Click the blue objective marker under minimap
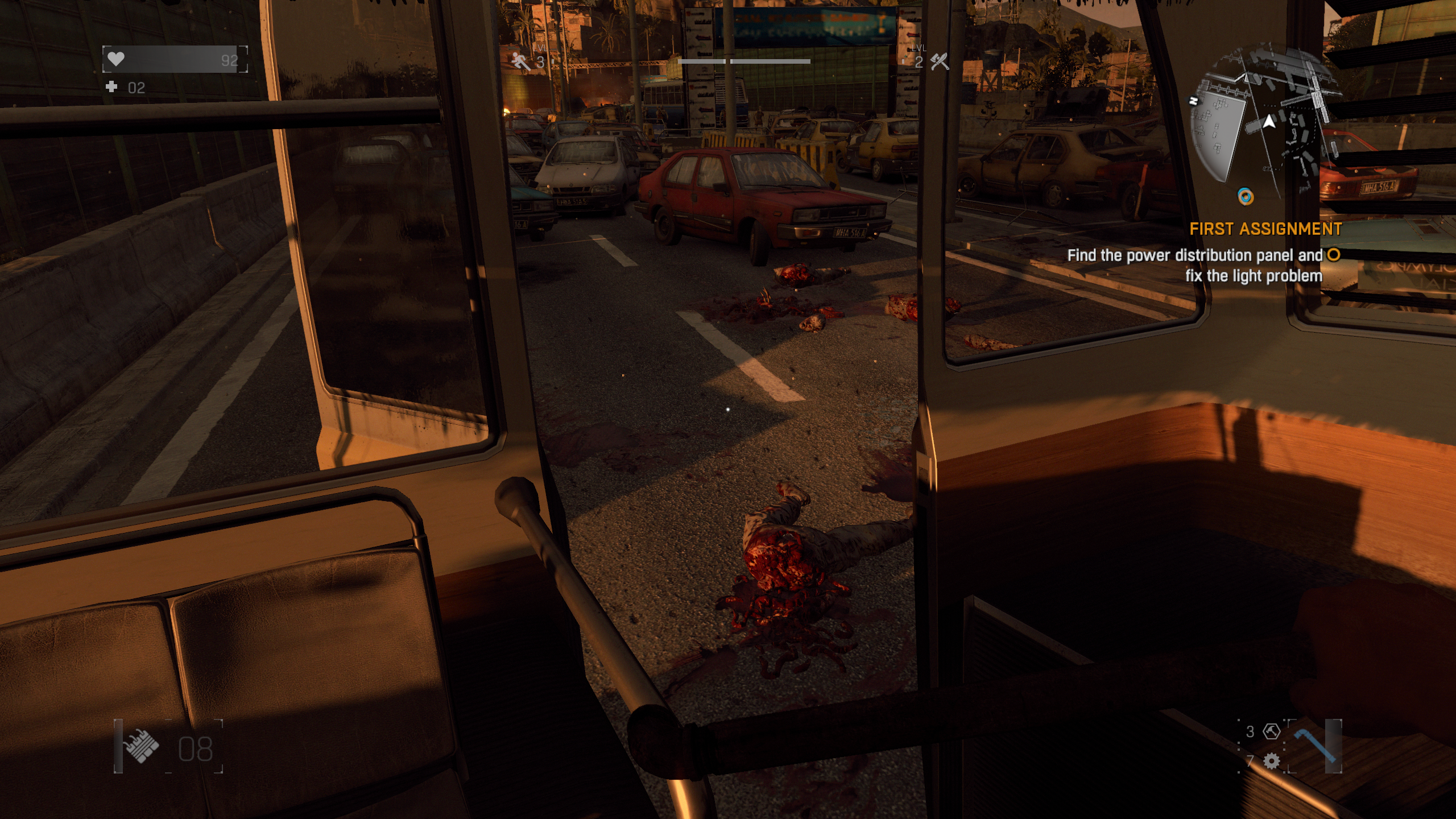 [x=1246, y=197]
